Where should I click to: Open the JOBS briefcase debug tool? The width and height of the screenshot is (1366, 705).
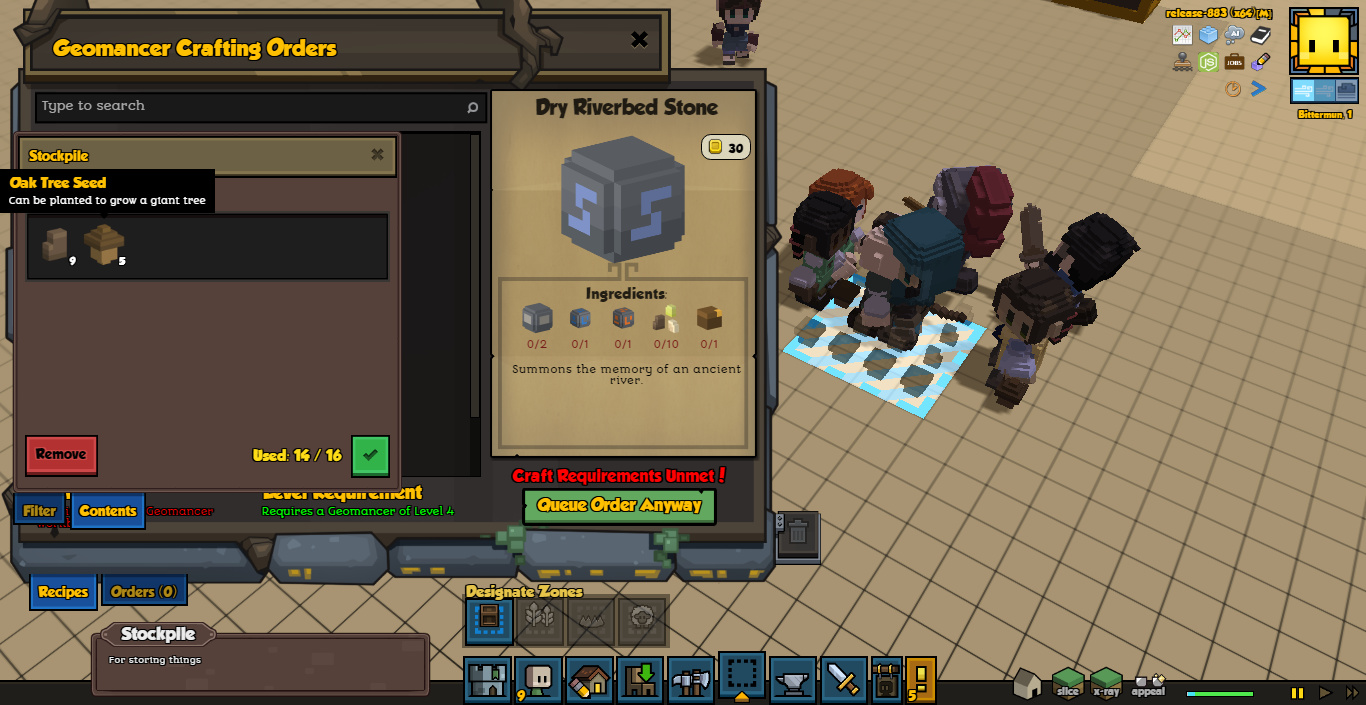pos(1234,62)
